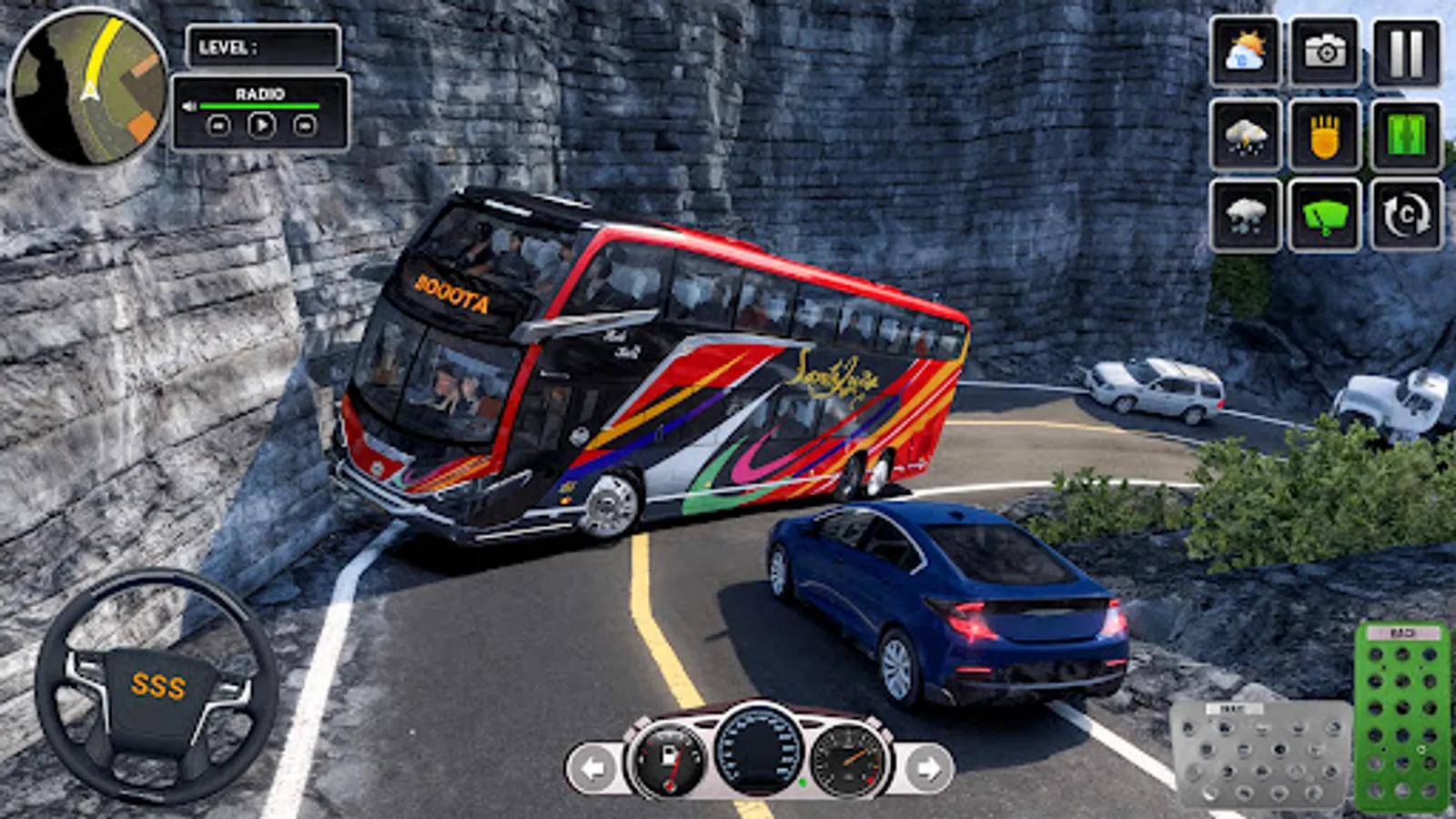Select the snowy weather icon
Viewport: 1456px width, 819px height.
pos(1245,216)
